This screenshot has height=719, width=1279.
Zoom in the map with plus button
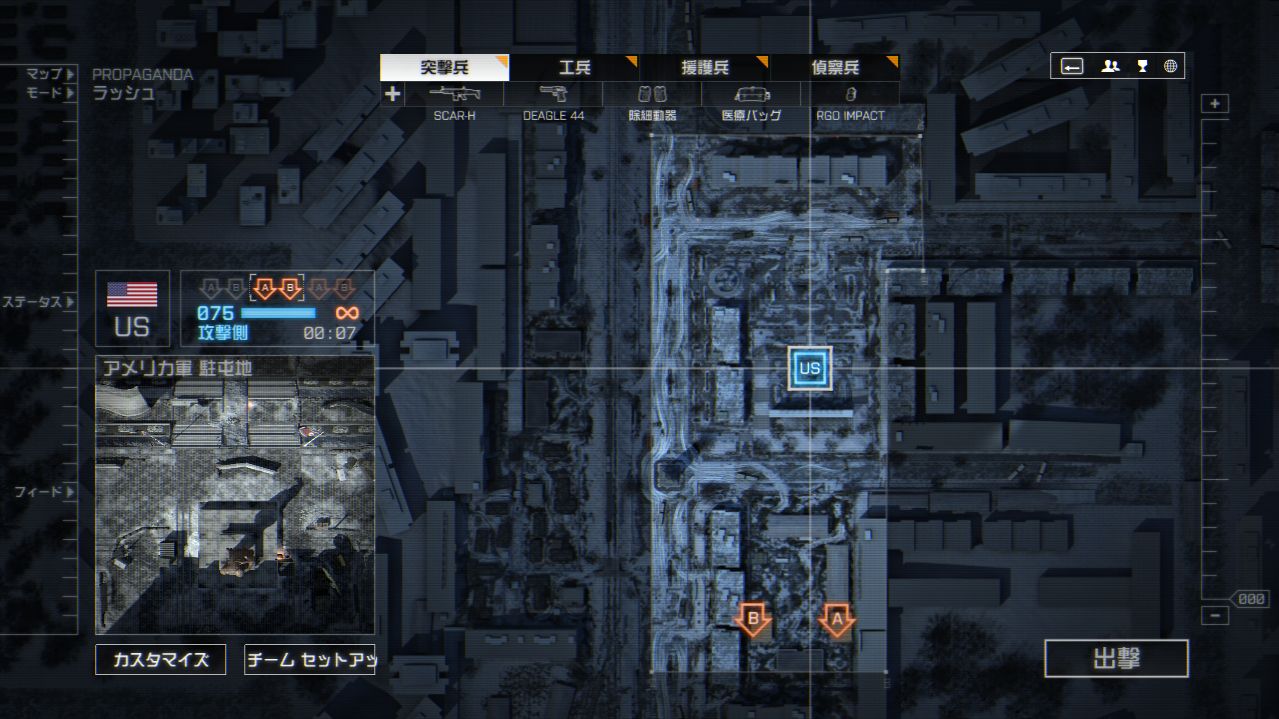click(x=1215, y=104)
